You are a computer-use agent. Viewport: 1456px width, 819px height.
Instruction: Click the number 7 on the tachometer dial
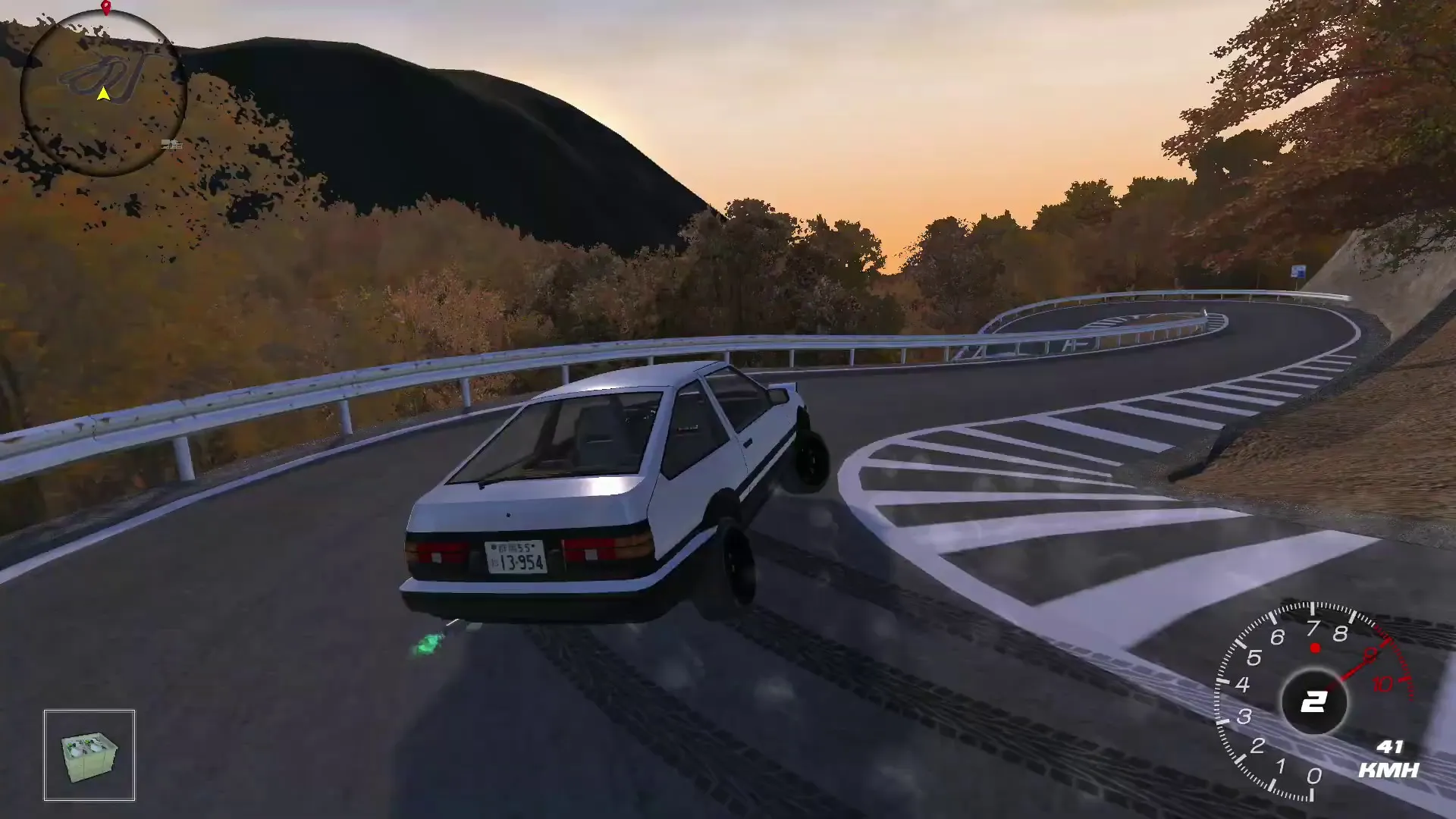1313,627
